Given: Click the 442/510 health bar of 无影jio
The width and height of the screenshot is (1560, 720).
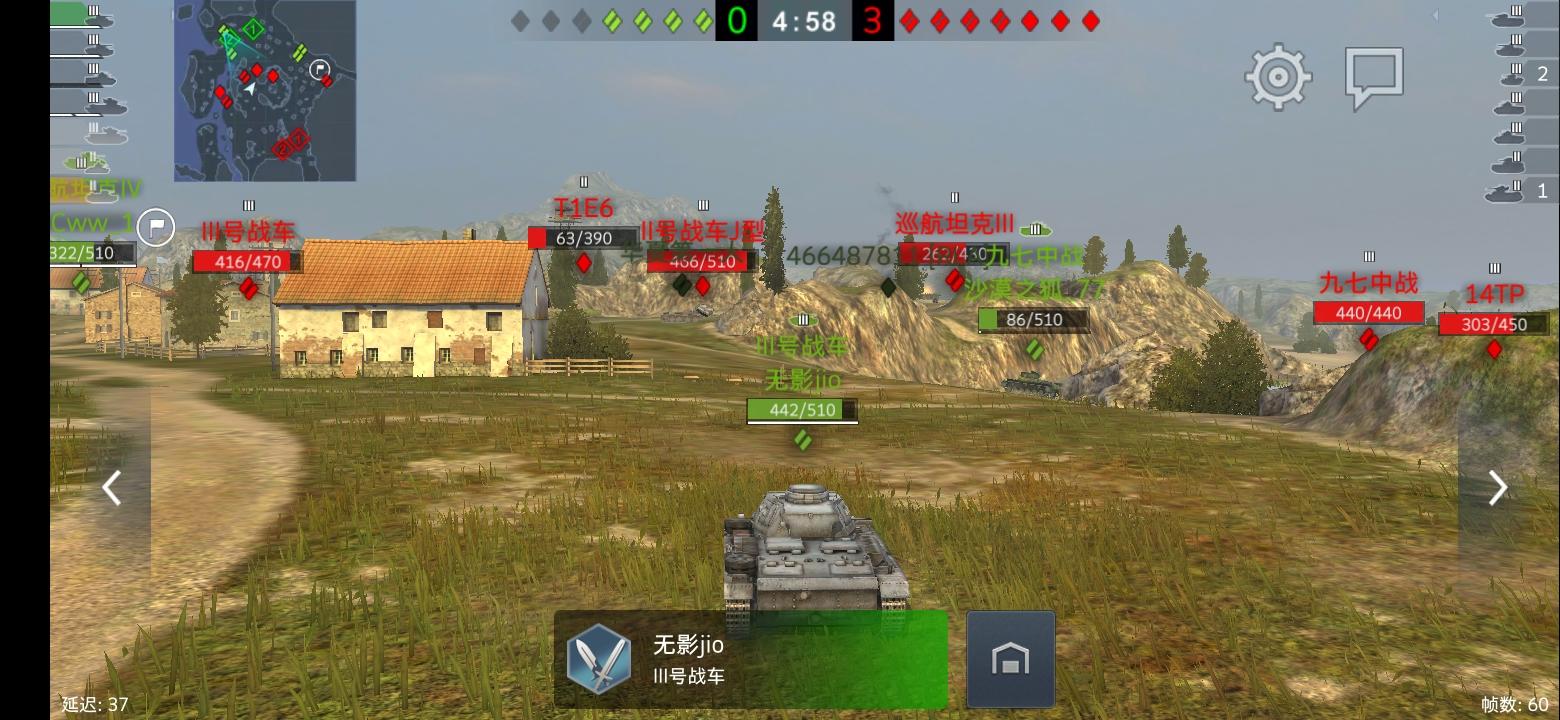Looking at the screenshot, I should click(802, 409).
